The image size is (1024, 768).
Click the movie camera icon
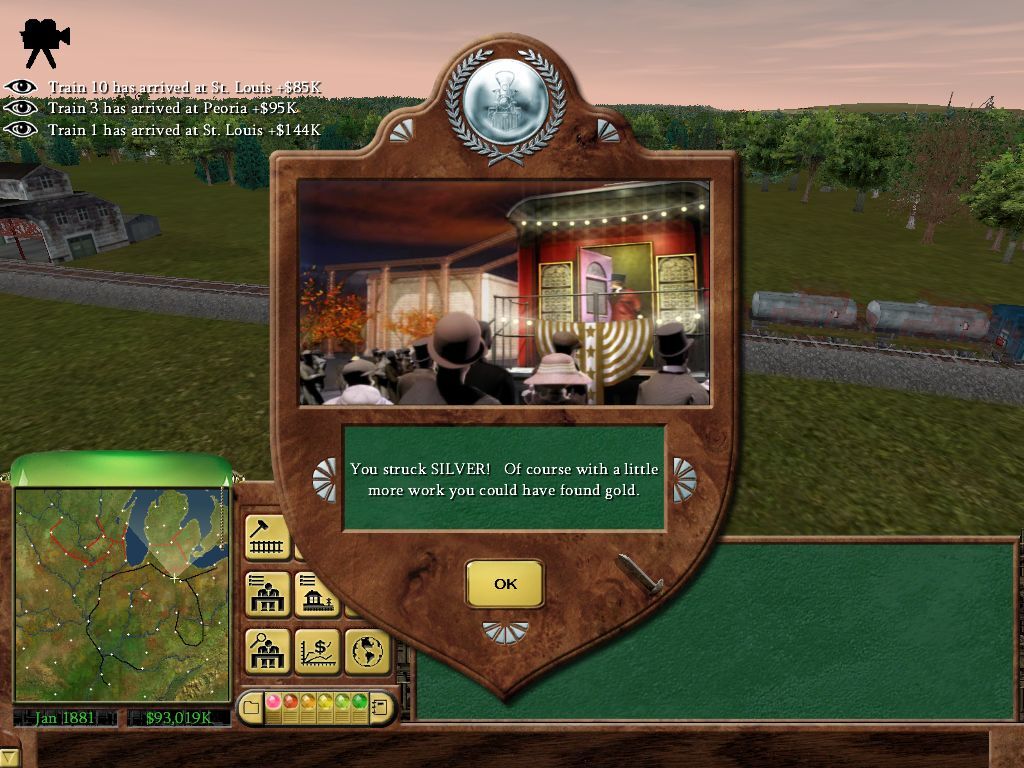[x=45, y=40]
